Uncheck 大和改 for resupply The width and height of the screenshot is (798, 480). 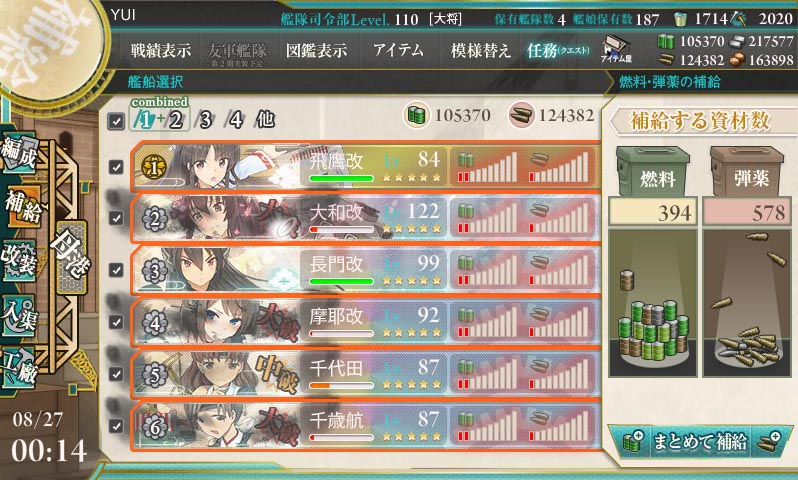click(116, 218)
